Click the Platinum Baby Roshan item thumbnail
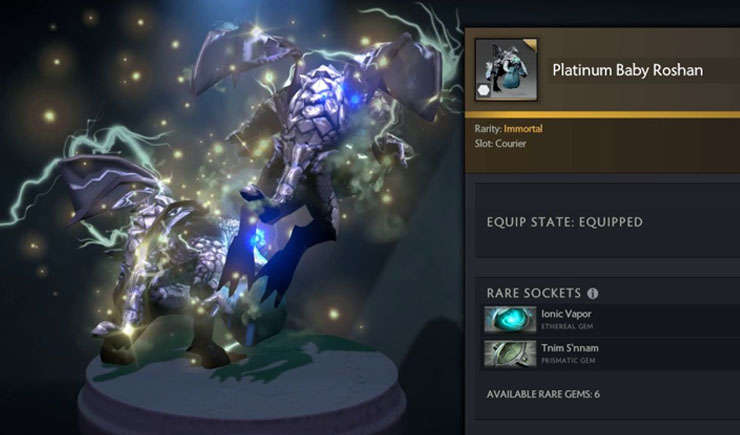Screen dimensions: 740x435 [506, 70]
